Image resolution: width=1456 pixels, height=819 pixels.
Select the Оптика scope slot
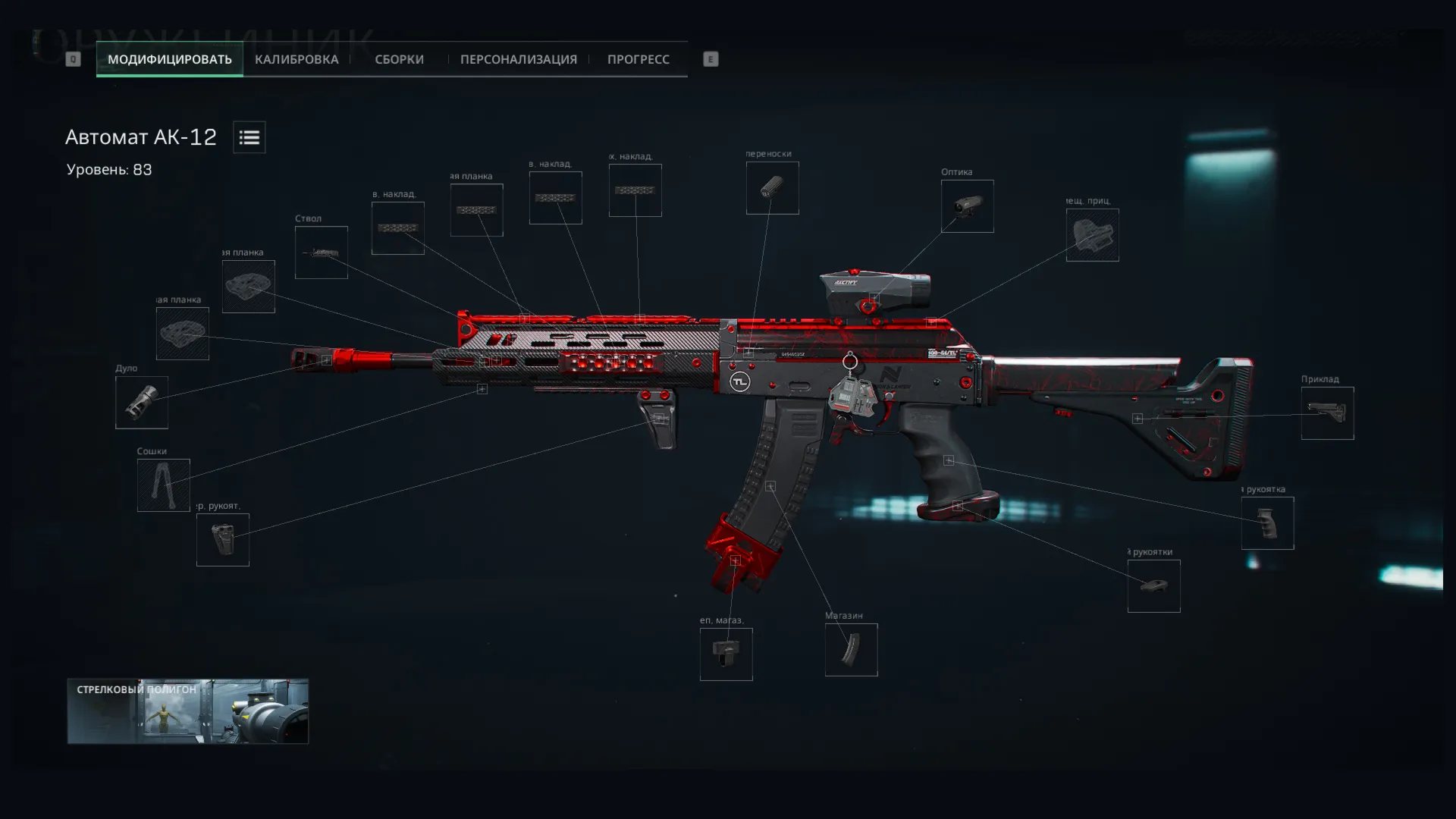pyautogui.click(x=967, y=206)
